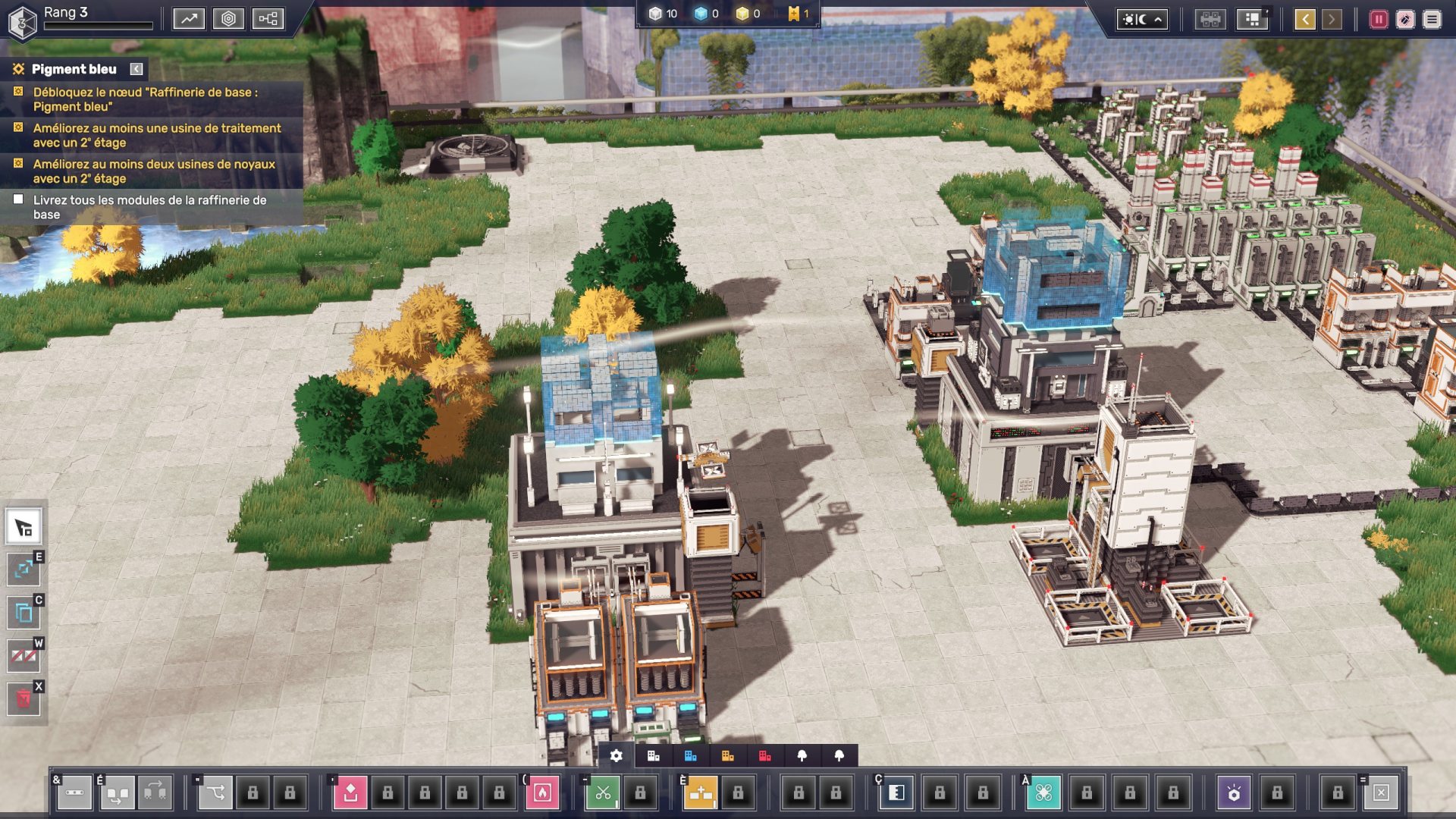Open the bug report button
This screenshot has height=819, width=1456.
[1405, 19]
